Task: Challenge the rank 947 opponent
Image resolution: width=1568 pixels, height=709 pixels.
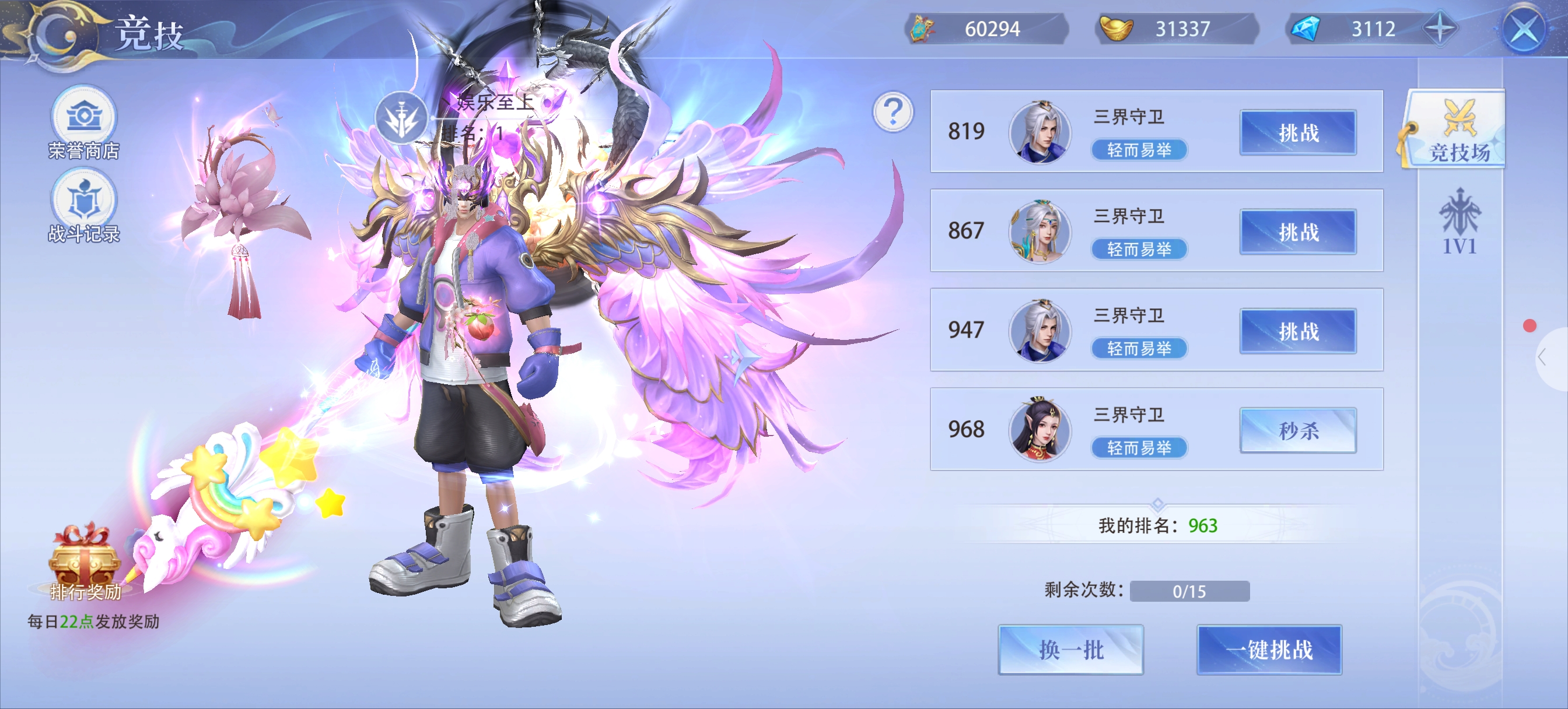Action: (x=1298, y=331)
